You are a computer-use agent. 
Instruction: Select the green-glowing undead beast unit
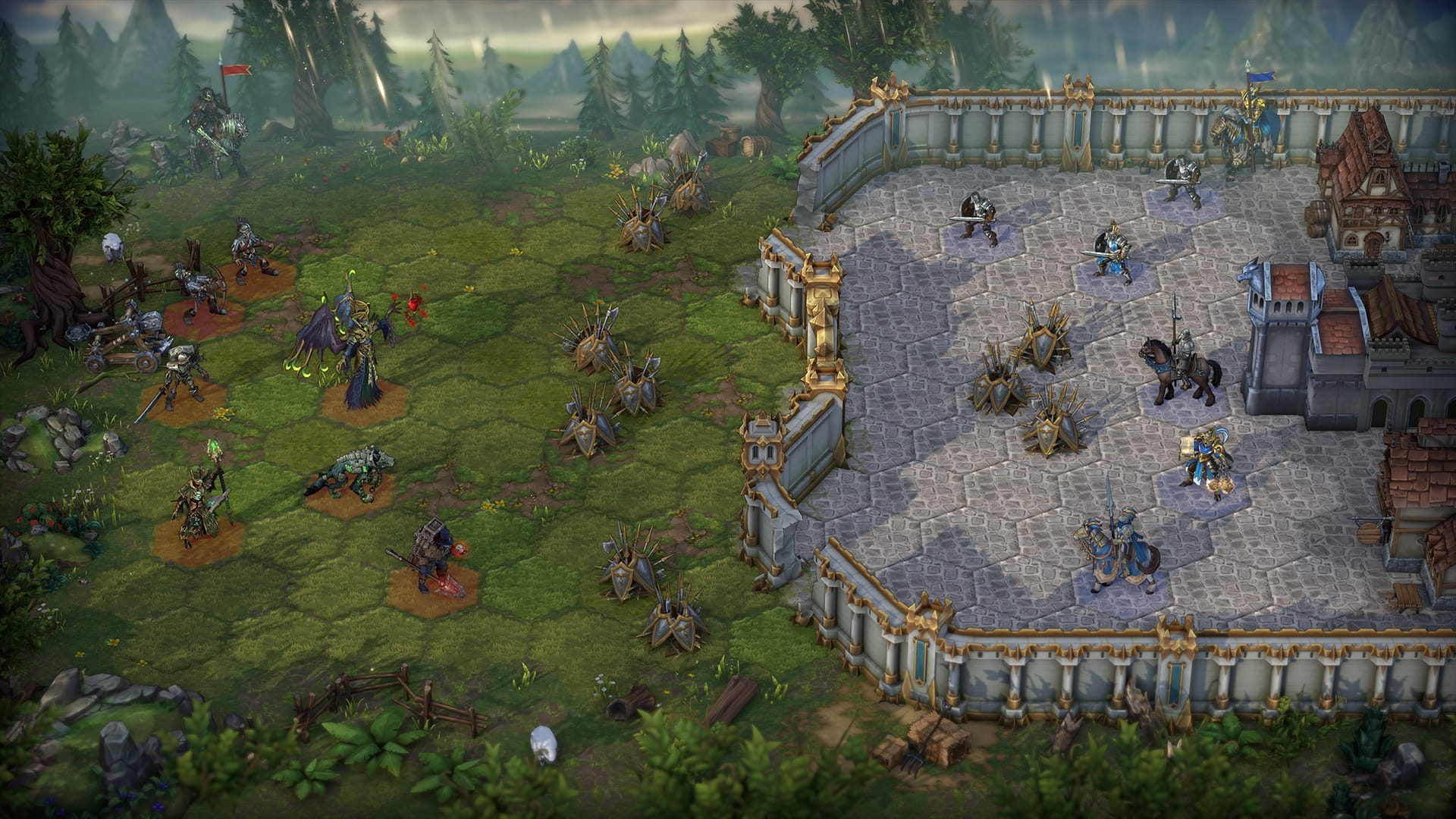[x=350, y=475]
